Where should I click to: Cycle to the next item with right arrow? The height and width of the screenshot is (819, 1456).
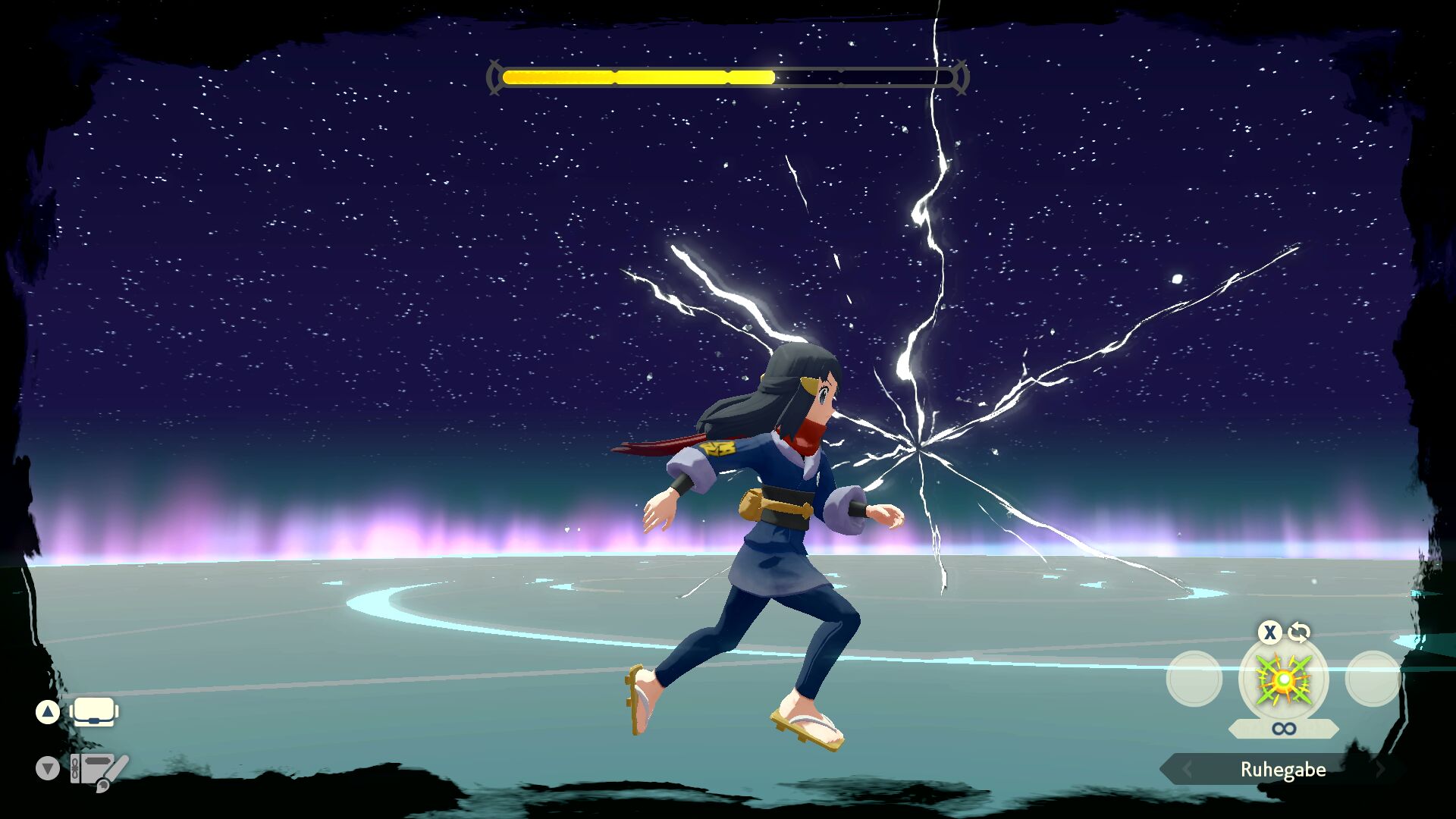tap(1380, 770)
